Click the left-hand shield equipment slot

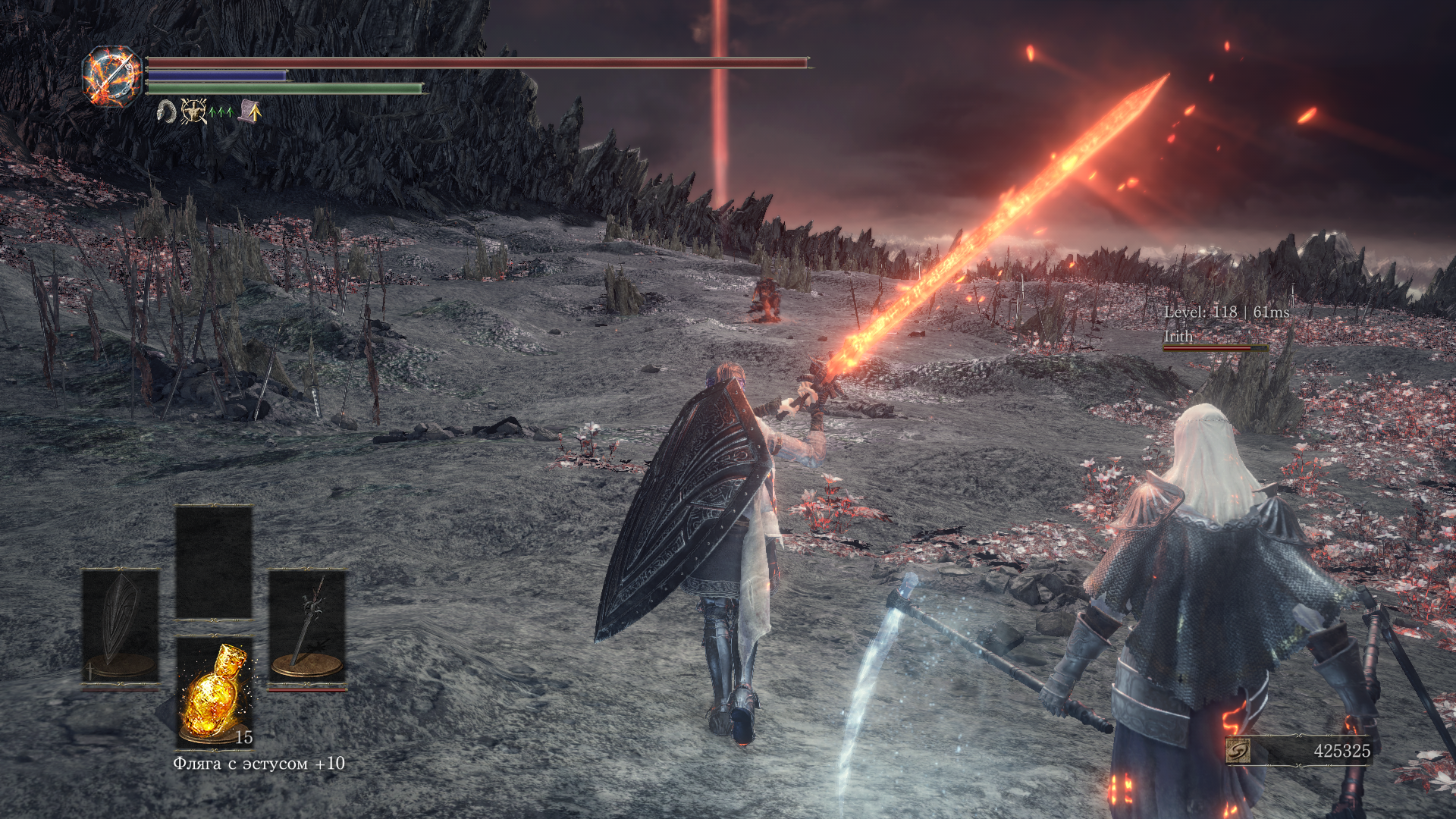point(121,627)
